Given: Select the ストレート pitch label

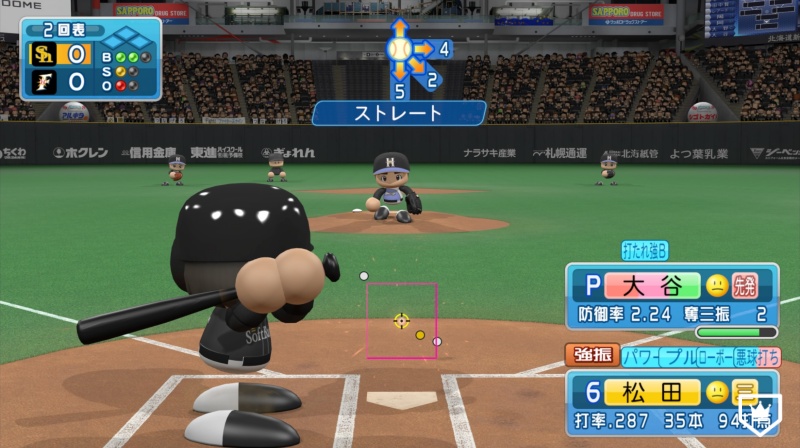Looking at the screenshot, I should point(398,113).
